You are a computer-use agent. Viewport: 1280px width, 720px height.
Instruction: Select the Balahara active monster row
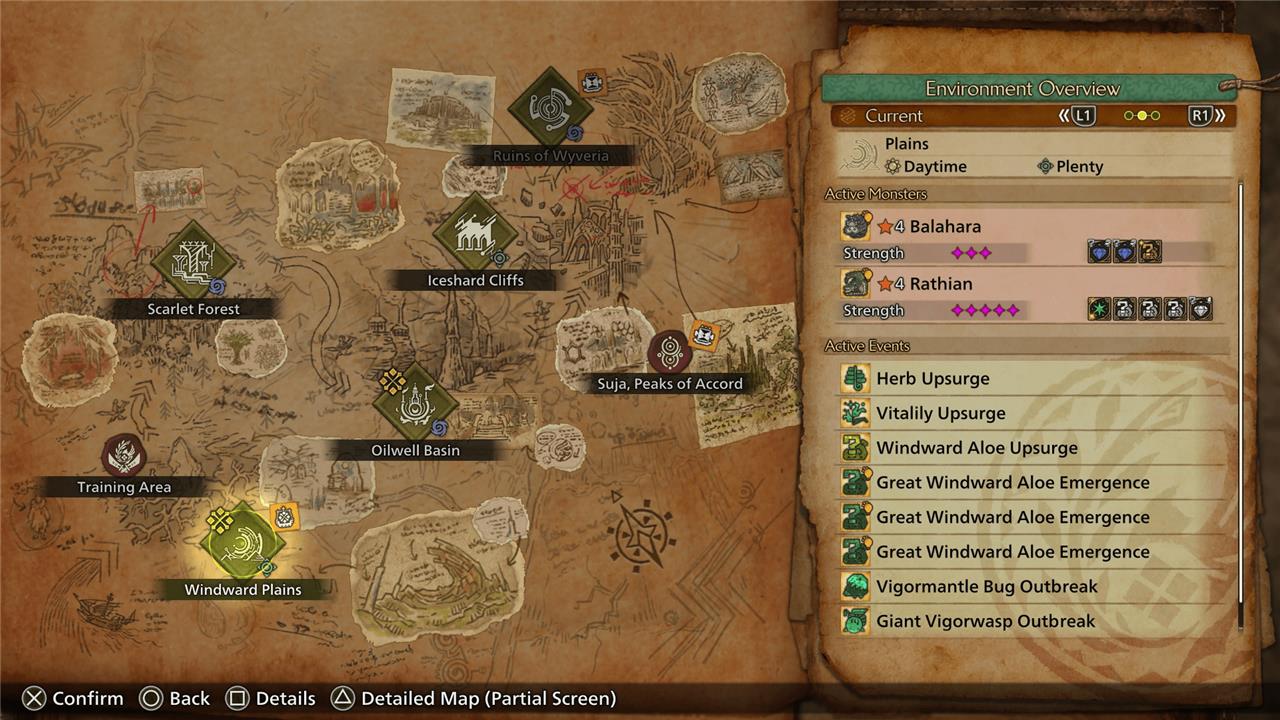pyautogui.click(x=1028, y=239)
